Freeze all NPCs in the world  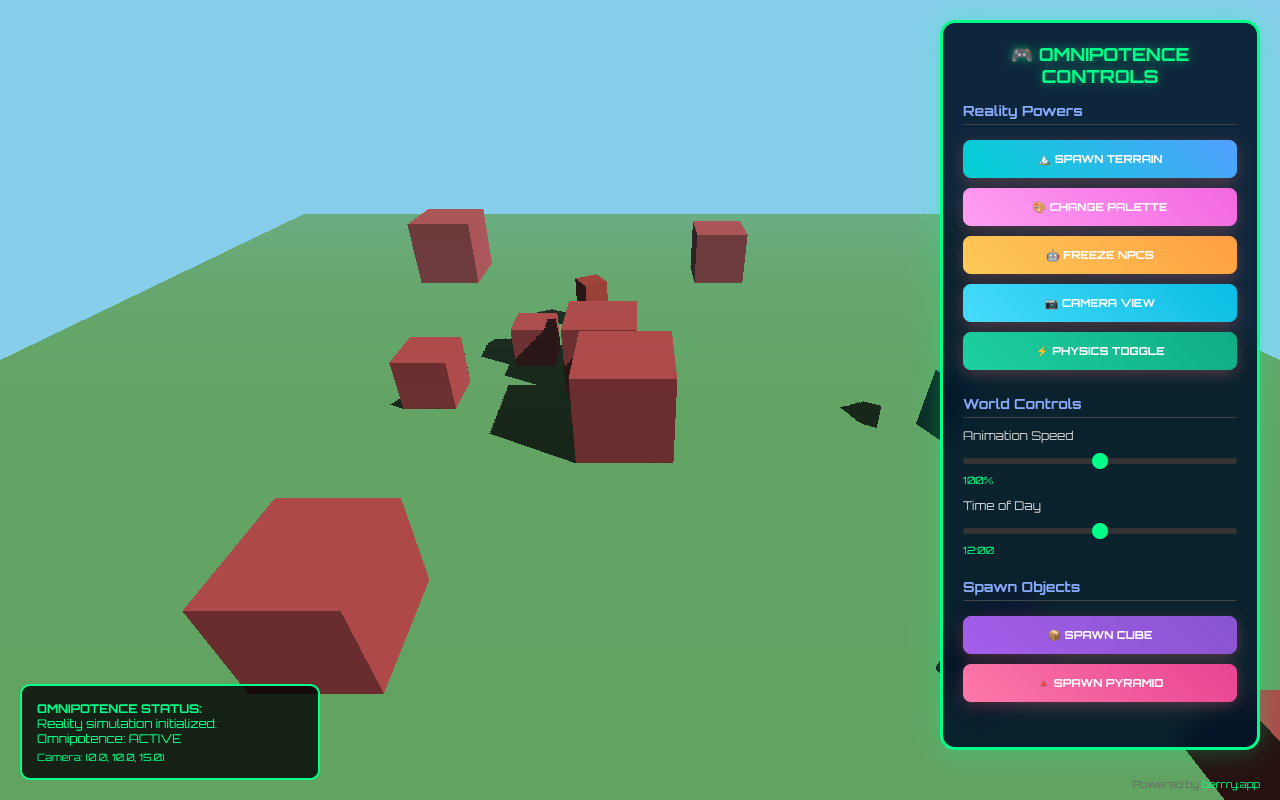click(1100, 255)
